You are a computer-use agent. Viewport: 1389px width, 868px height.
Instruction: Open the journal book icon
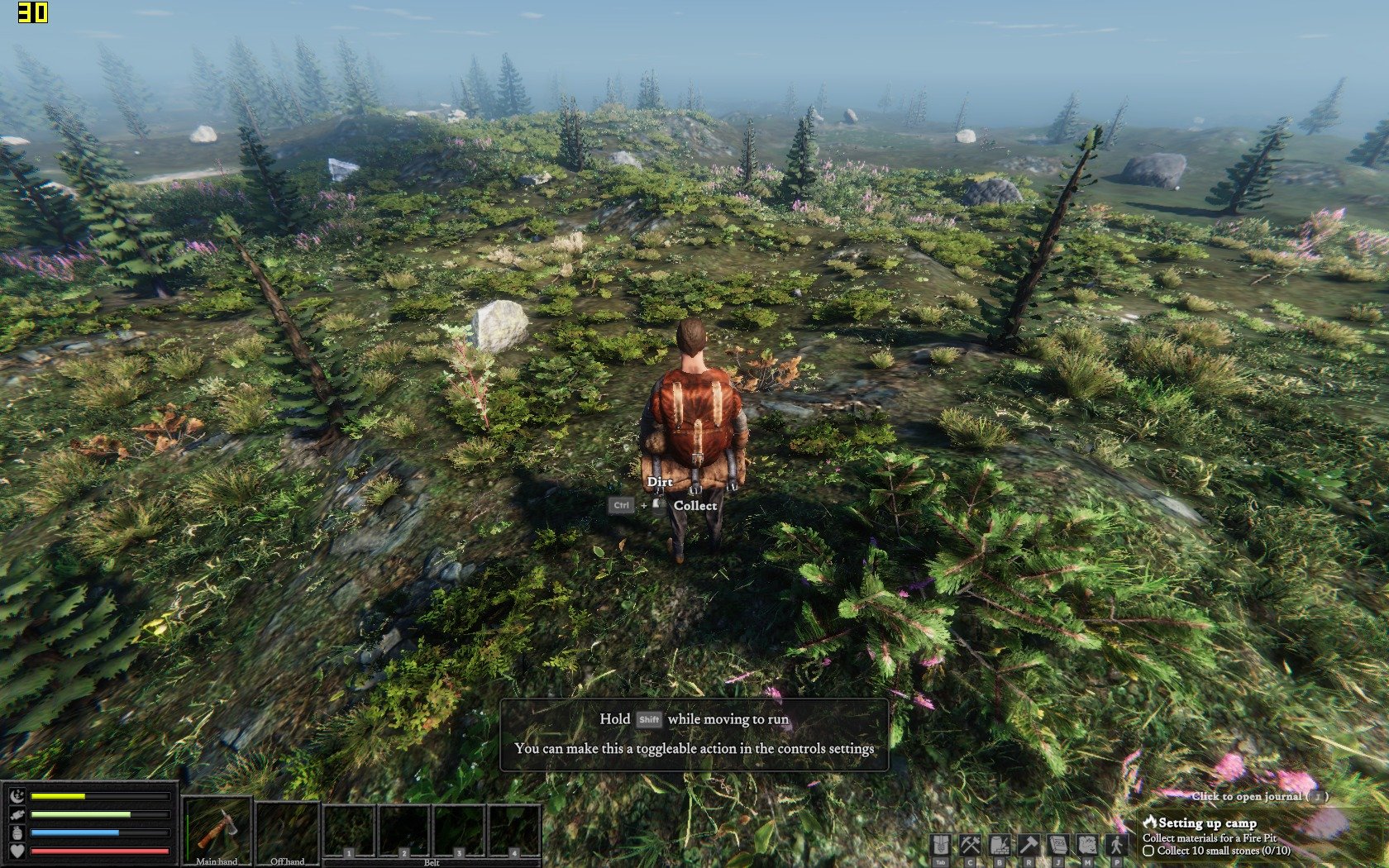(x=1058, y=845)
